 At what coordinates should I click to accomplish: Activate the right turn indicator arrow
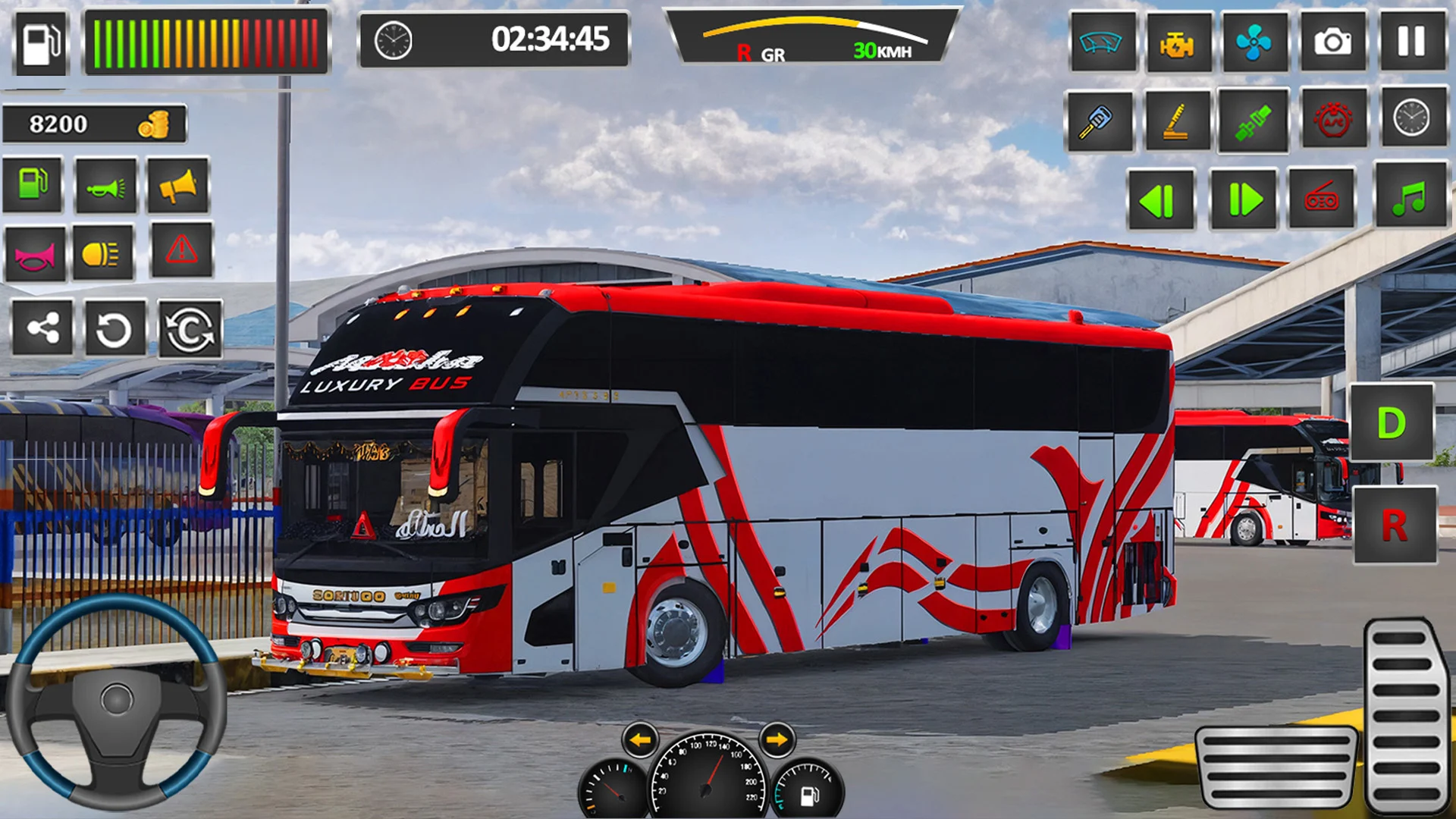point(777,739)
